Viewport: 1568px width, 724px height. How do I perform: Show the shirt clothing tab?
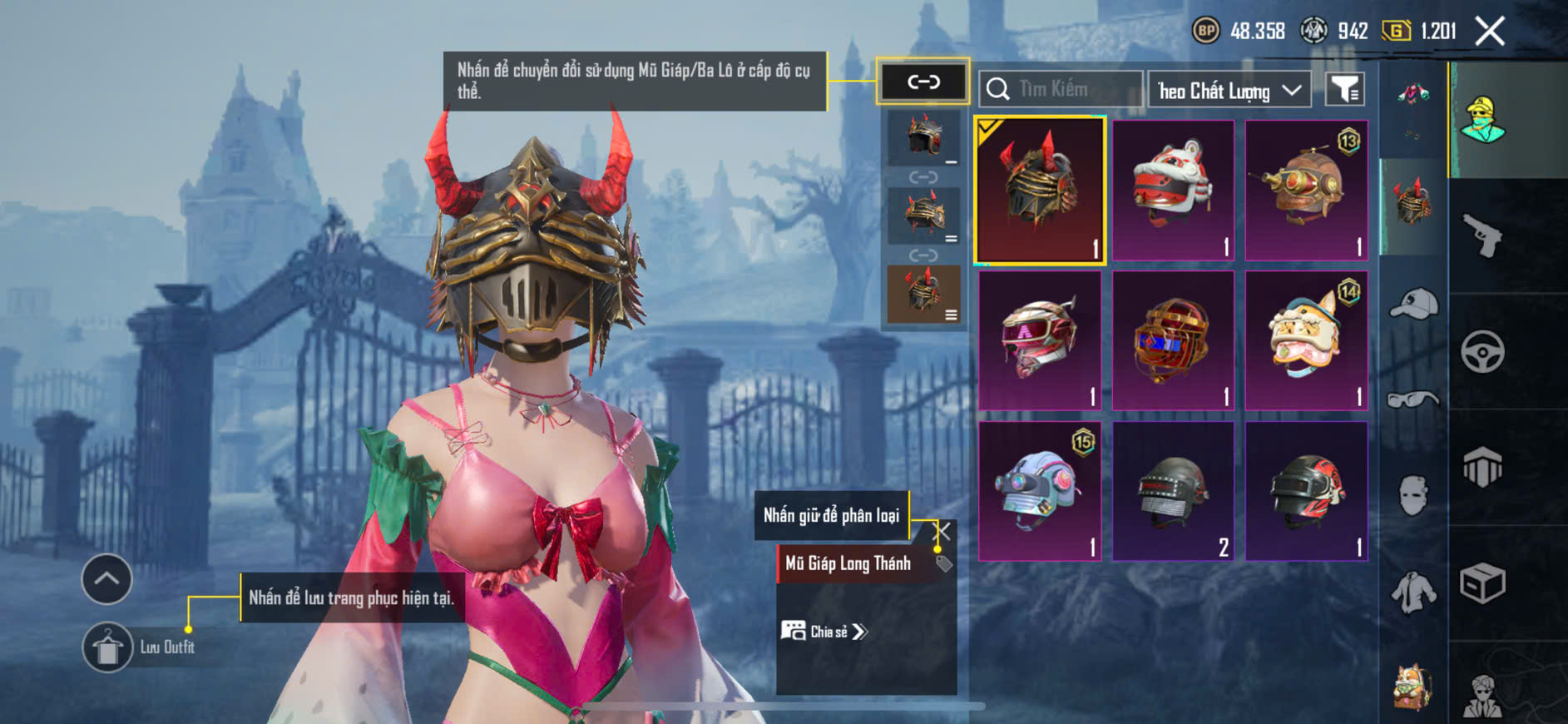[1413, 593]
